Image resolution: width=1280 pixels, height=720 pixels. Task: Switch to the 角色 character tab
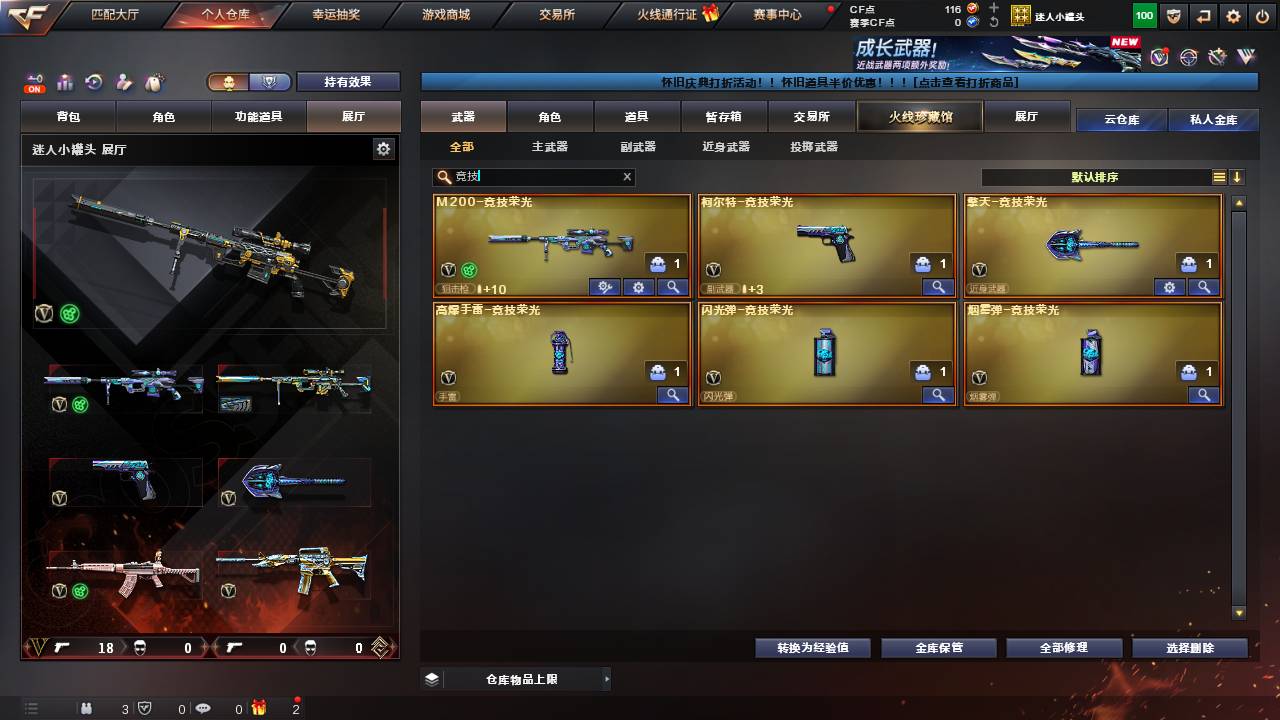pyautogui.click(x=549, y=116)
